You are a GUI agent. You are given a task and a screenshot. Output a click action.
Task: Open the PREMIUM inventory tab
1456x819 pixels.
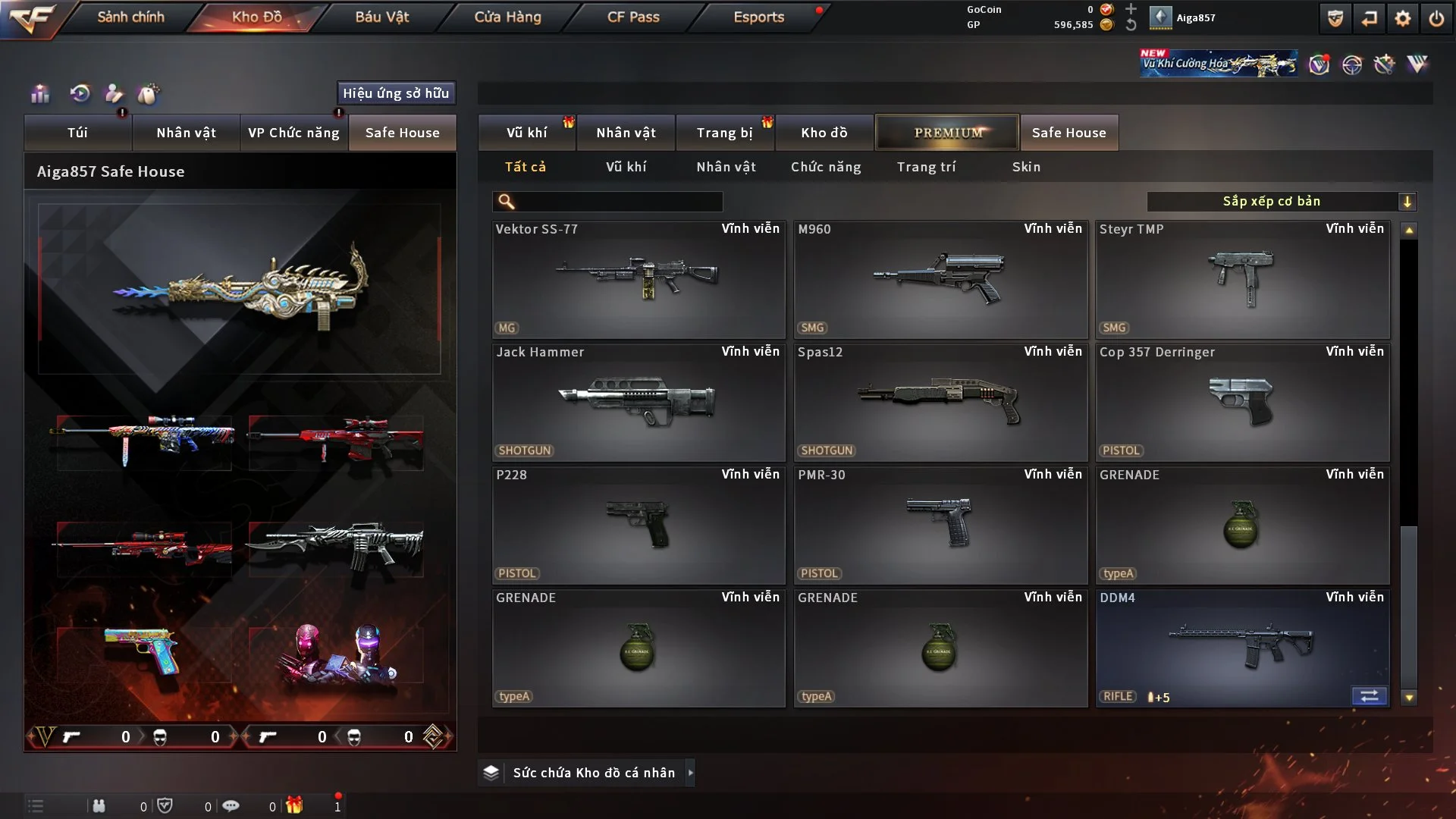click(x=947, y=133)
